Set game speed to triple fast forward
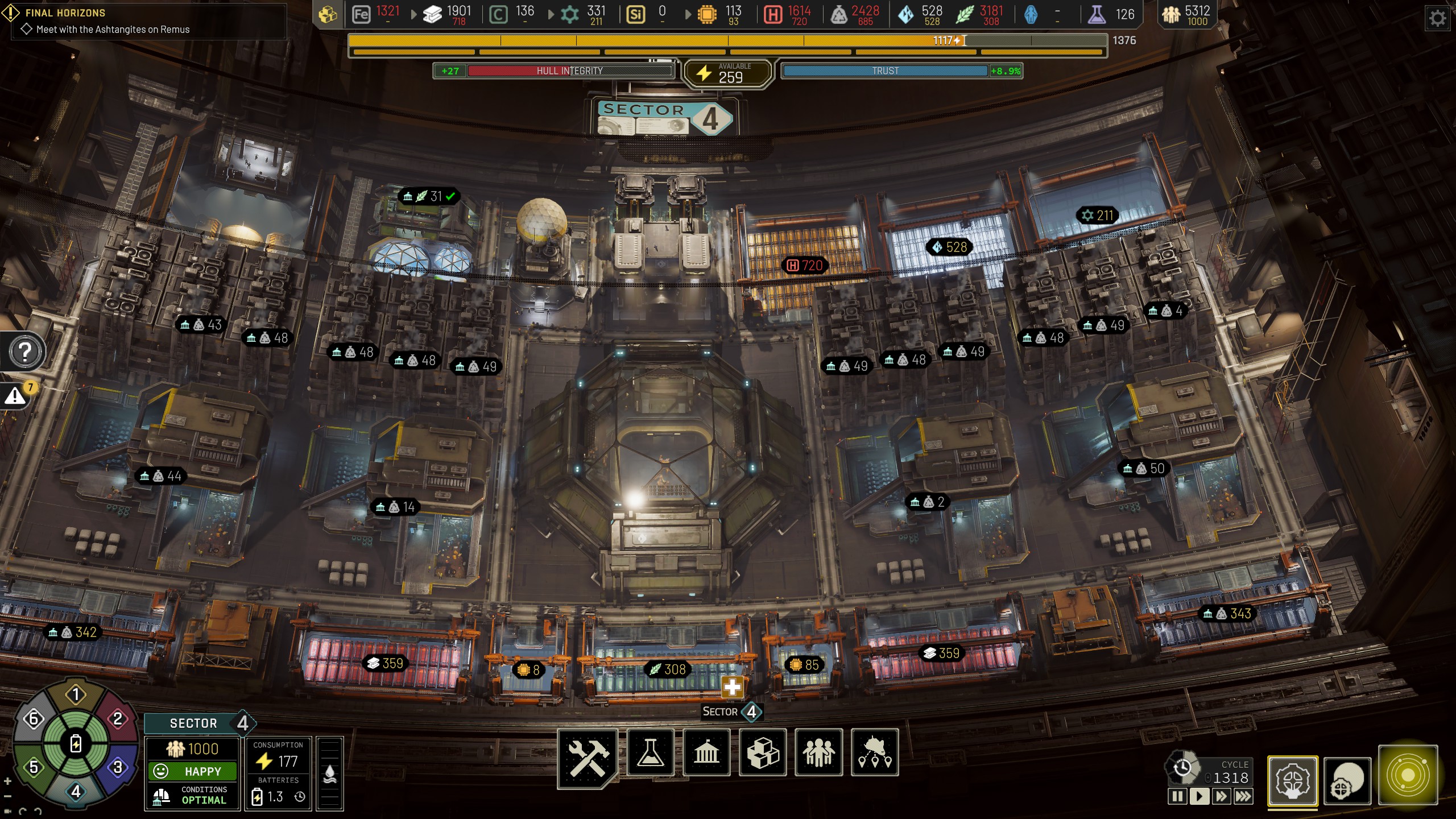Screen dimensions: 1456x819 click(1243, 796)
